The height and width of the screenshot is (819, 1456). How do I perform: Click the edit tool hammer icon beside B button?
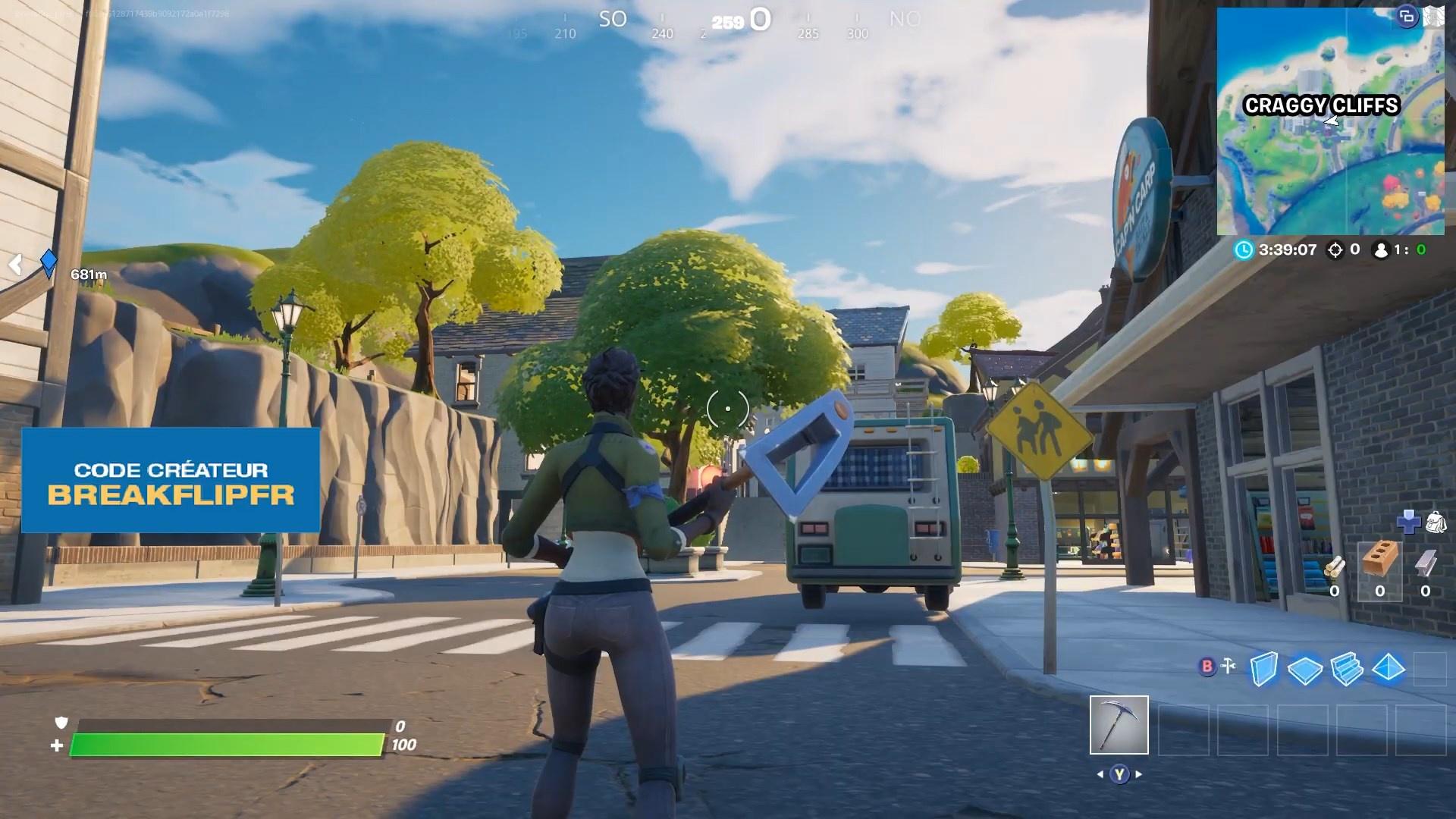point(1228,665)
